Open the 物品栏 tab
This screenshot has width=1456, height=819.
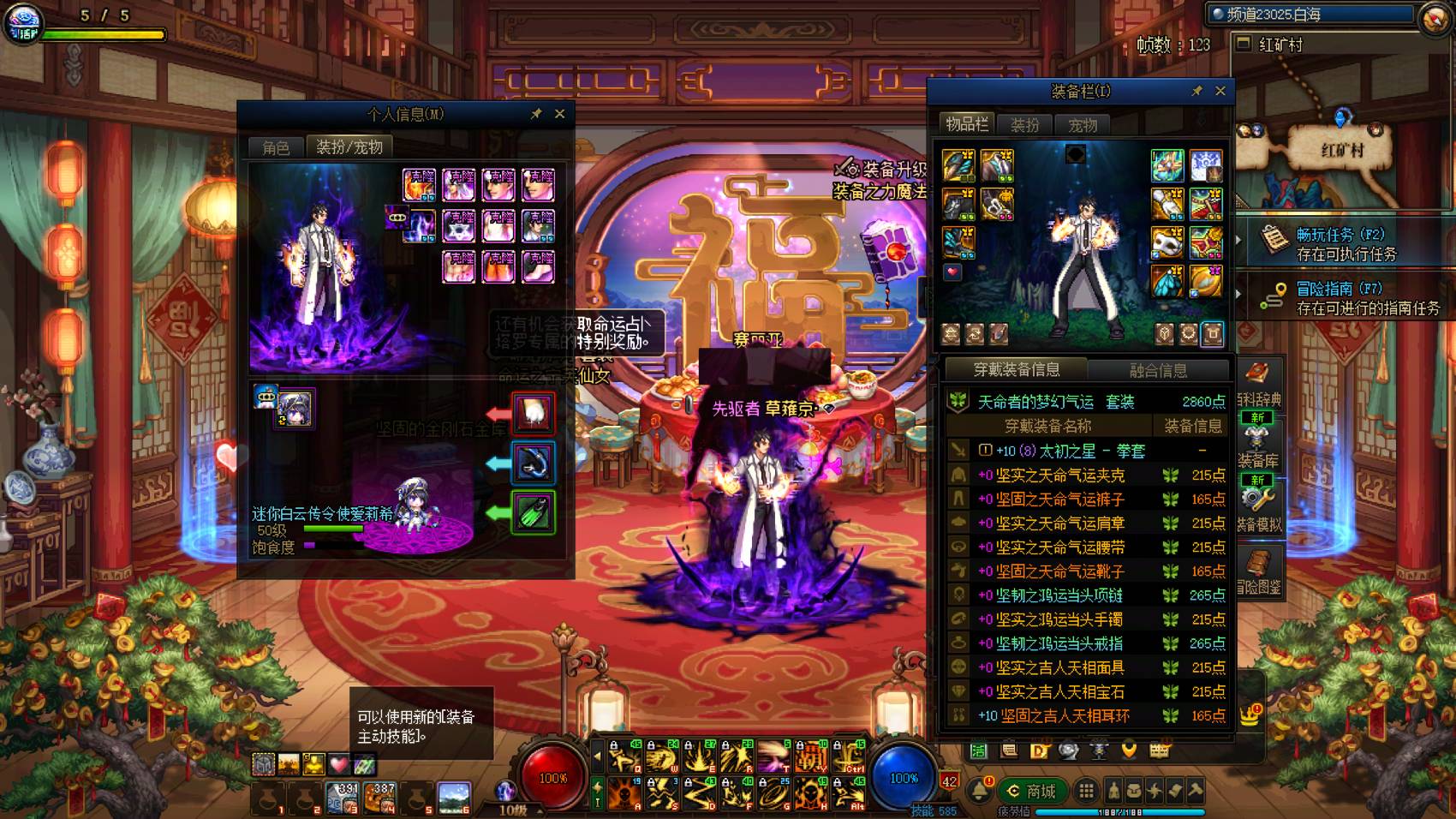[x=966, y=124]
